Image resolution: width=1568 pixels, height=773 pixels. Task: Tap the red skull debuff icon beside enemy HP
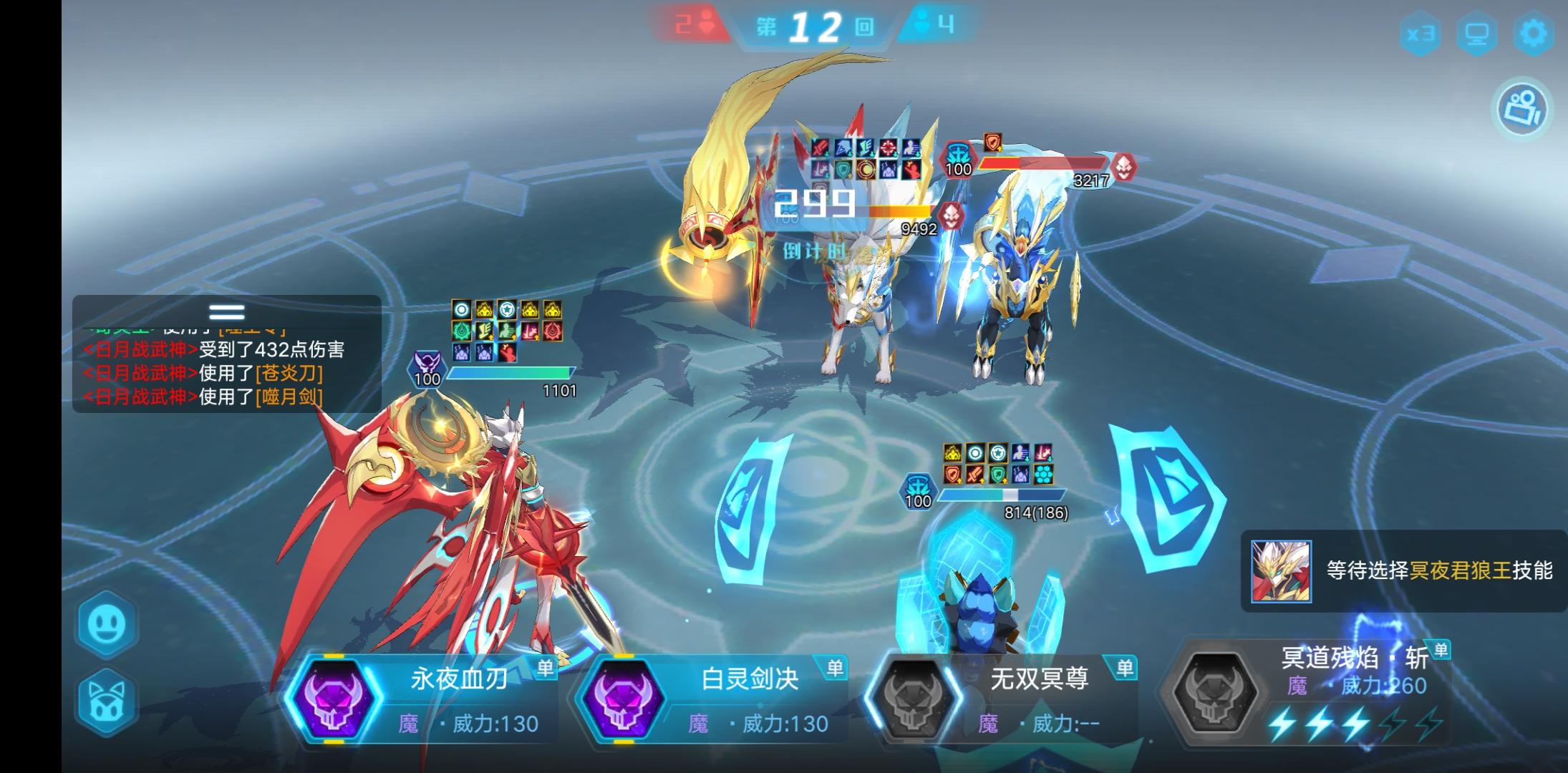(x=1124, y=168)
